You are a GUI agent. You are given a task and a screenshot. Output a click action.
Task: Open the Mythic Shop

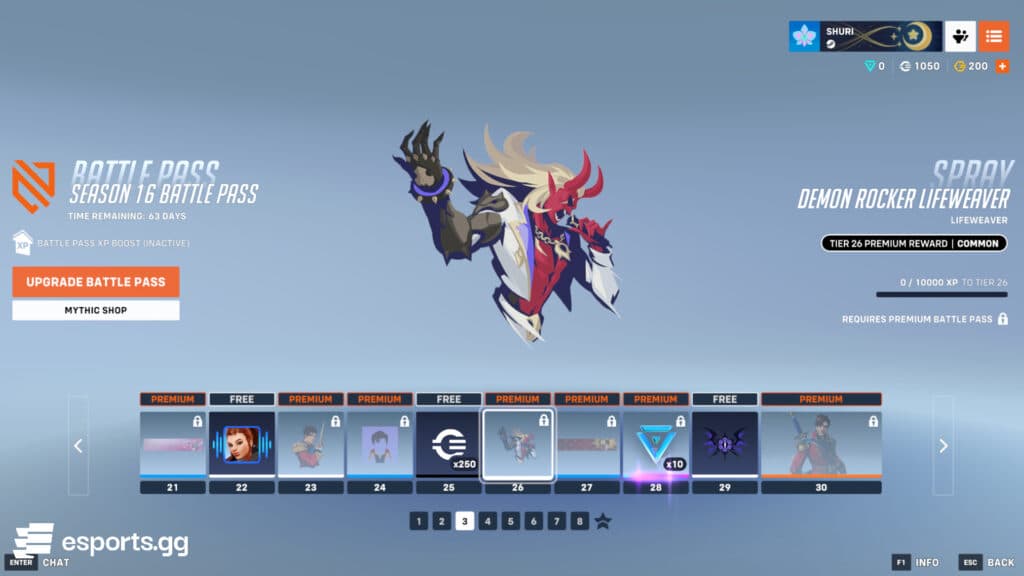point(96,310)
